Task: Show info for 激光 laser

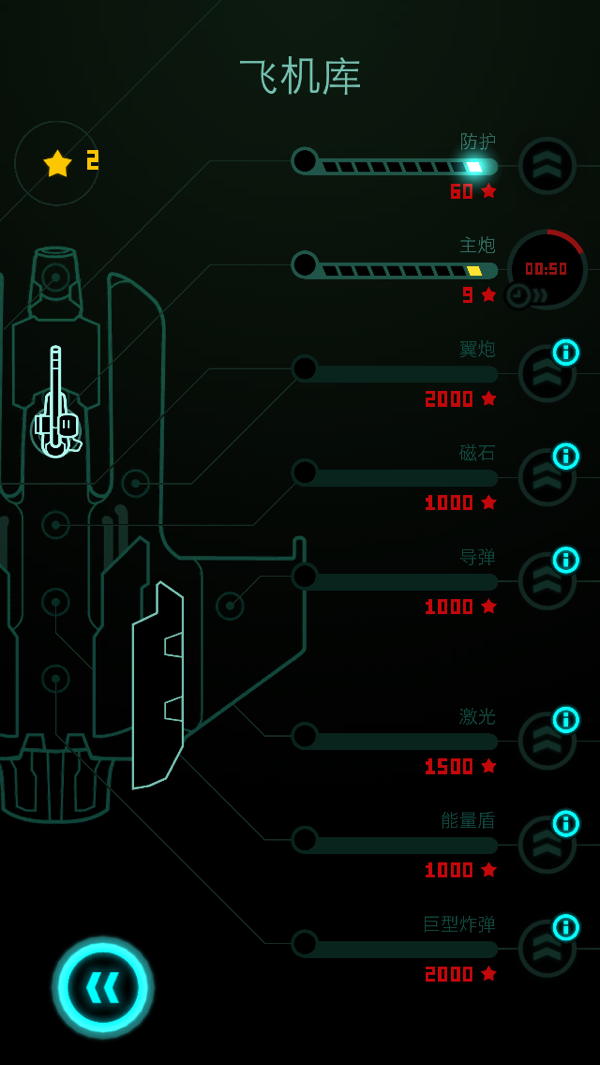Action: tap(566, 720)
